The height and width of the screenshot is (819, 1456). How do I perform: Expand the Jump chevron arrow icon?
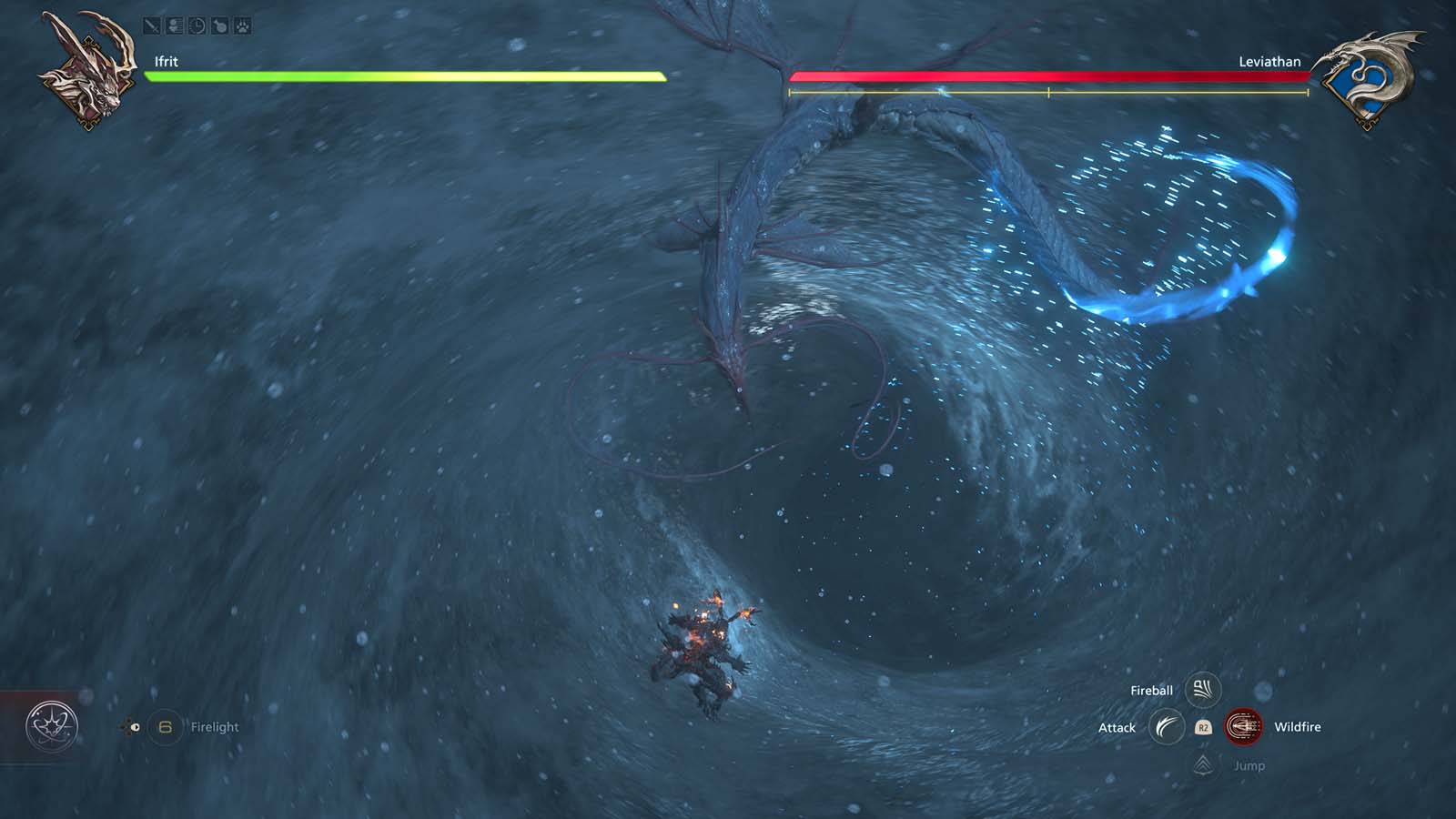point(1203,765)
